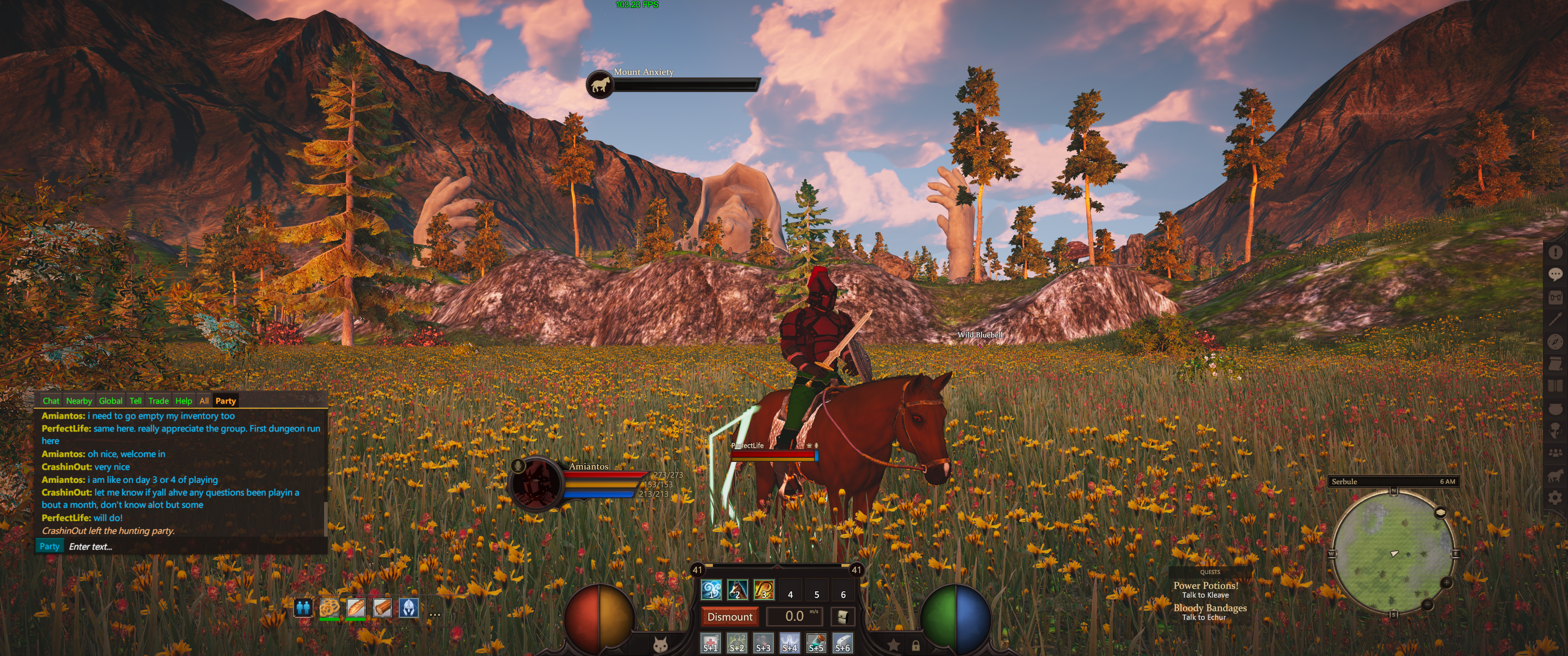This screenshot has height=656, width=1568.
Task: Click the bread loaf buff icon
Action: [356, 607]
